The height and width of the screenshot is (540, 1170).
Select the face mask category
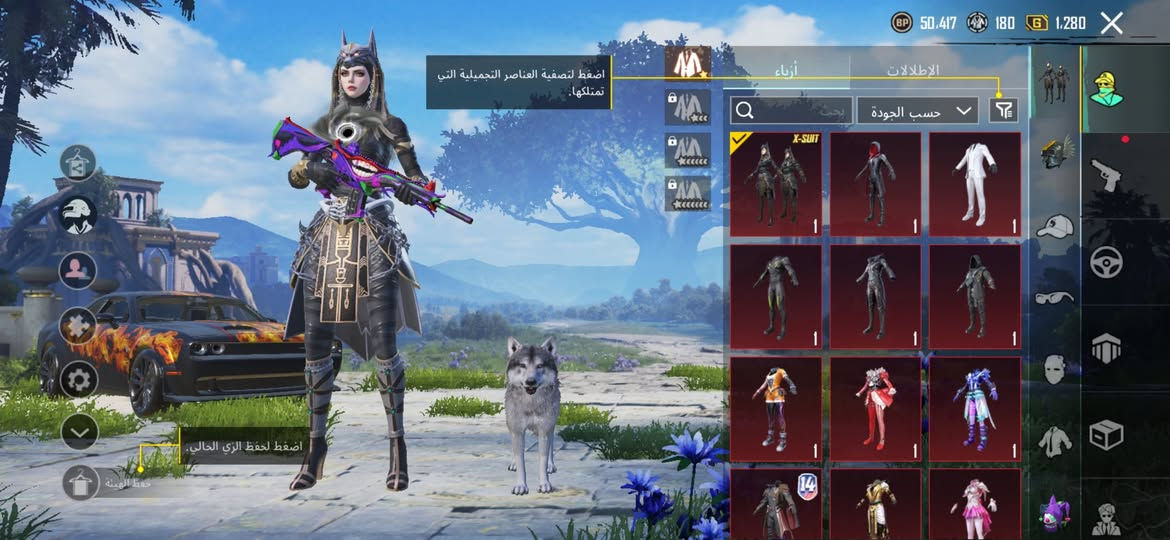pyautogui.click(x=1054, y=369)
